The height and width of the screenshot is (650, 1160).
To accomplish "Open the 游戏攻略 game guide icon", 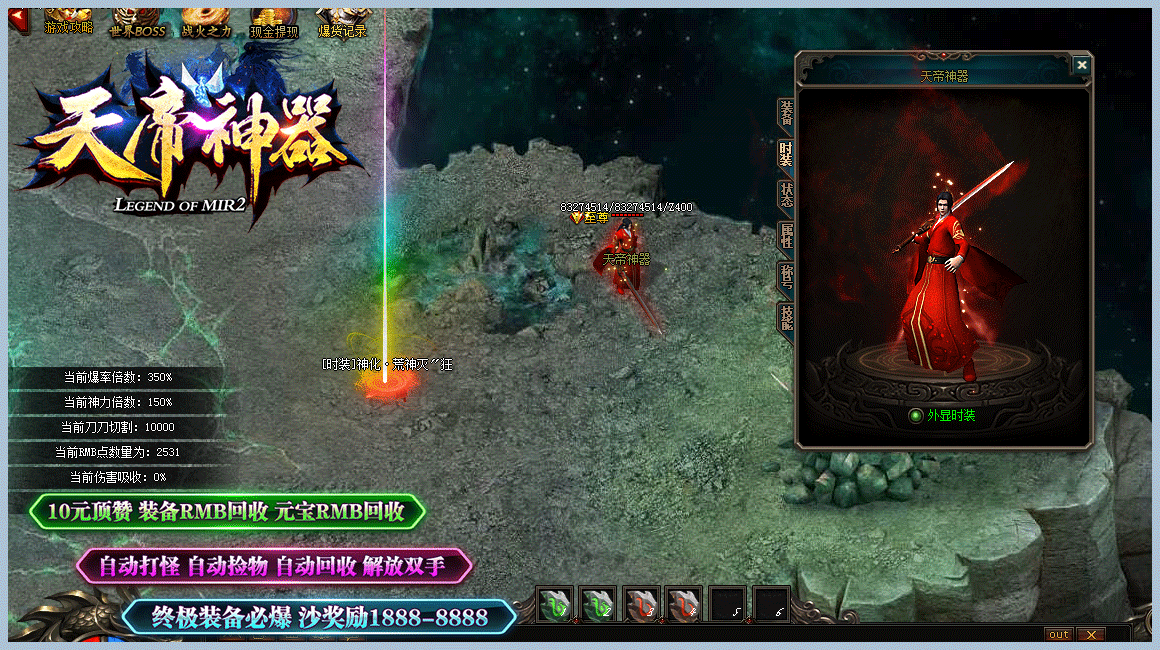I will click(68, 20).
